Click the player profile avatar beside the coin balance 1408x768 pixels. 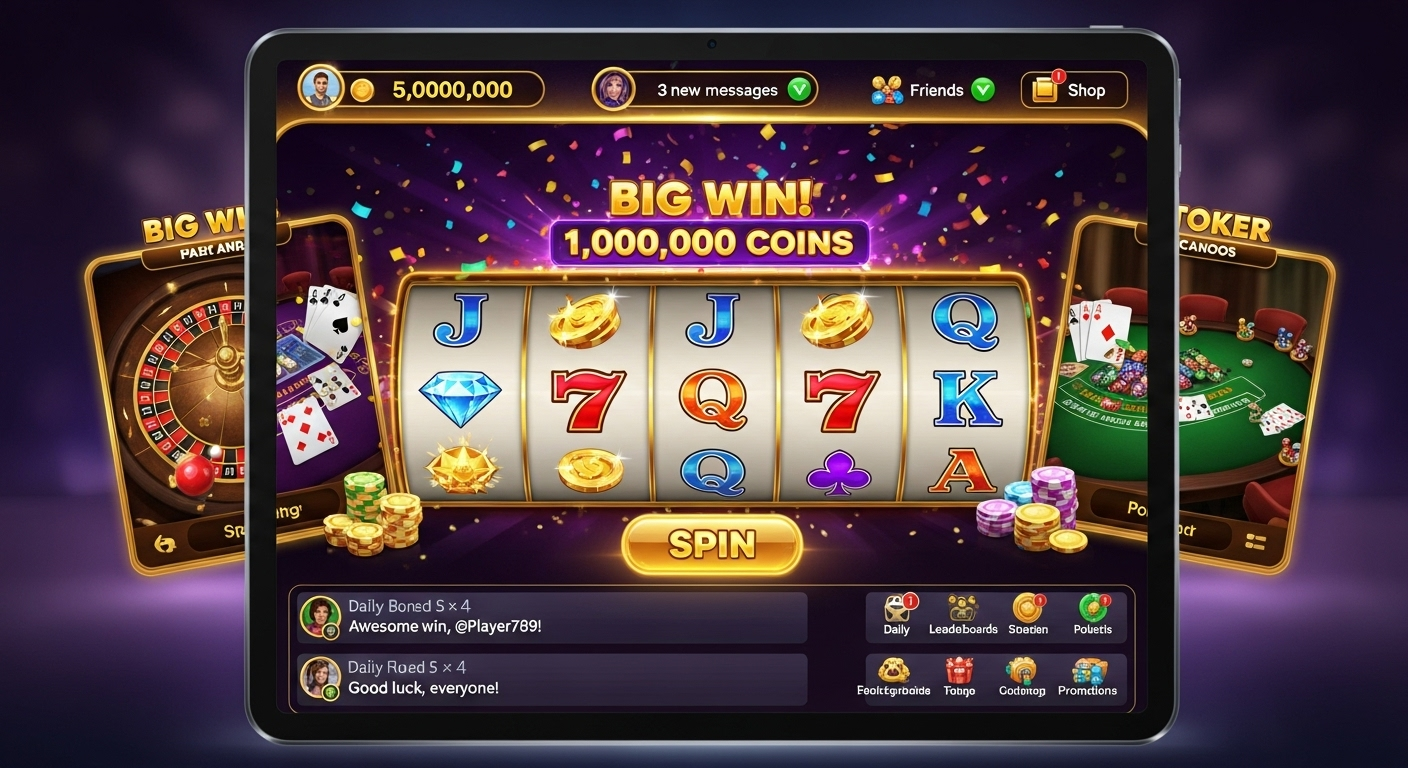tap(321, 89)
